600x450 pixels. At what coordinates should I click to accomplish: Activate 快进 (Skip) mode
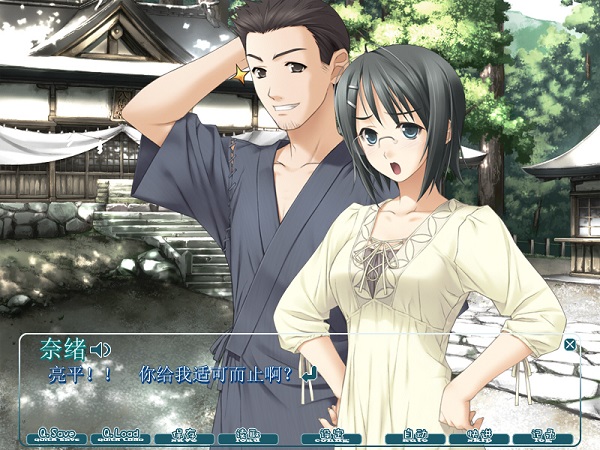[x=479, y=436]
